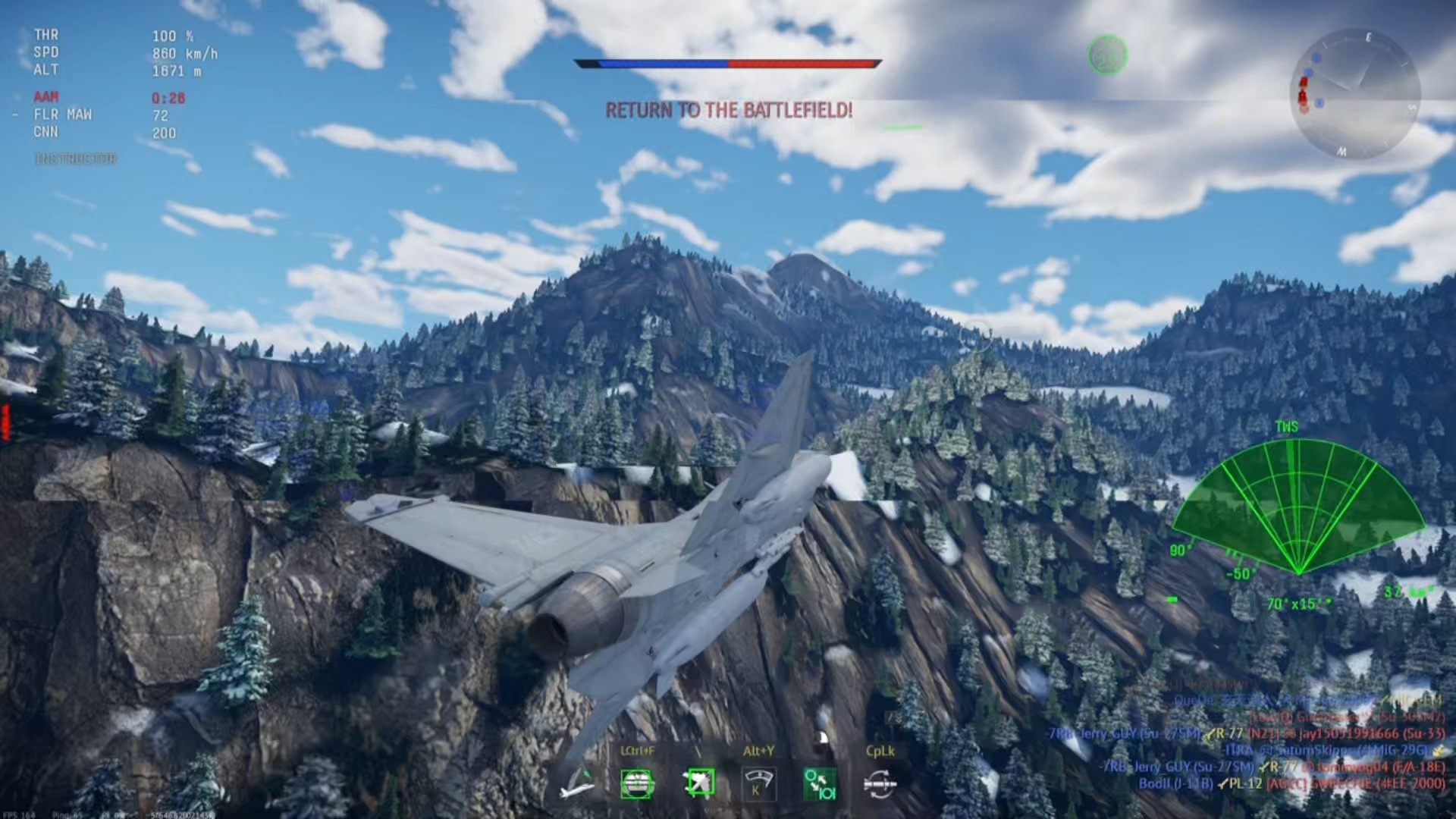
Task: Cycle weapons with the rotating missile icon
Action: point(880,784)
